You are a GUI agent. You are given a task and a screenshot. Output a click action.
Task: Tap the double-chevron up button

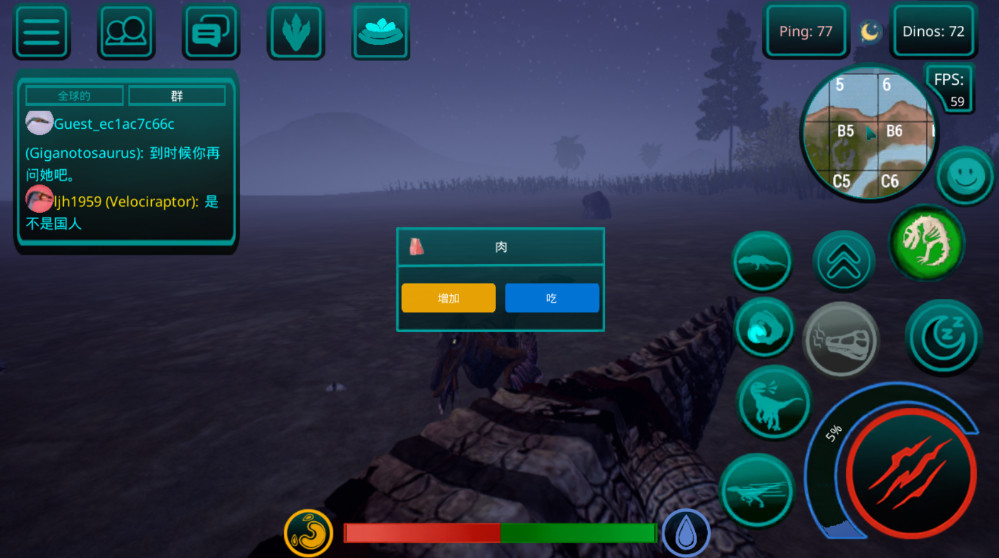click(844, 262)
